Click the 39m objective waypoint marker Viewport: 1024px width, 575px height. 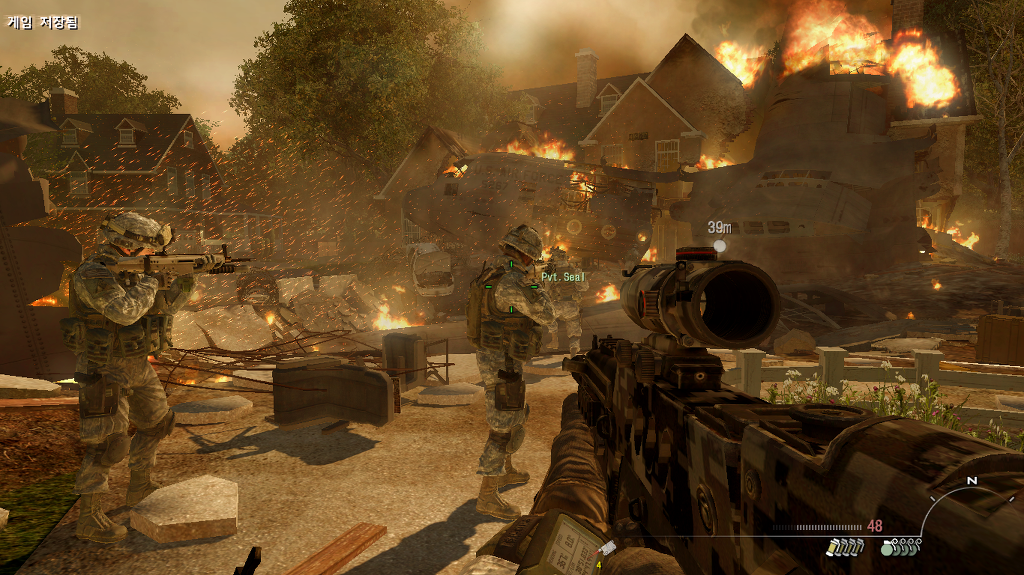(x=719, y=245)
